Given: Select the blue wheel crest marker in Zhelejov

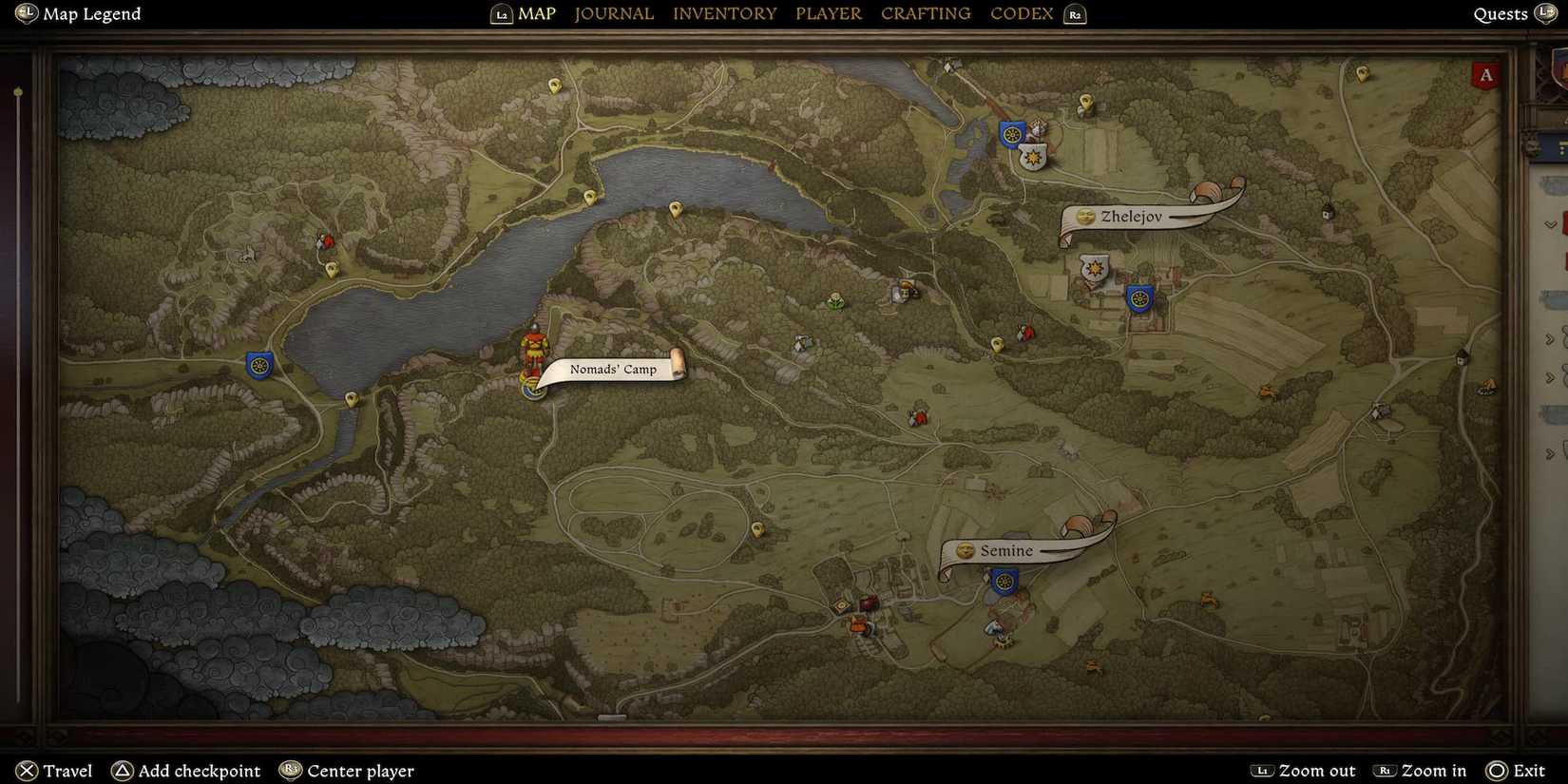Looking at the screenshot, I should click(x=1139, y=298).
